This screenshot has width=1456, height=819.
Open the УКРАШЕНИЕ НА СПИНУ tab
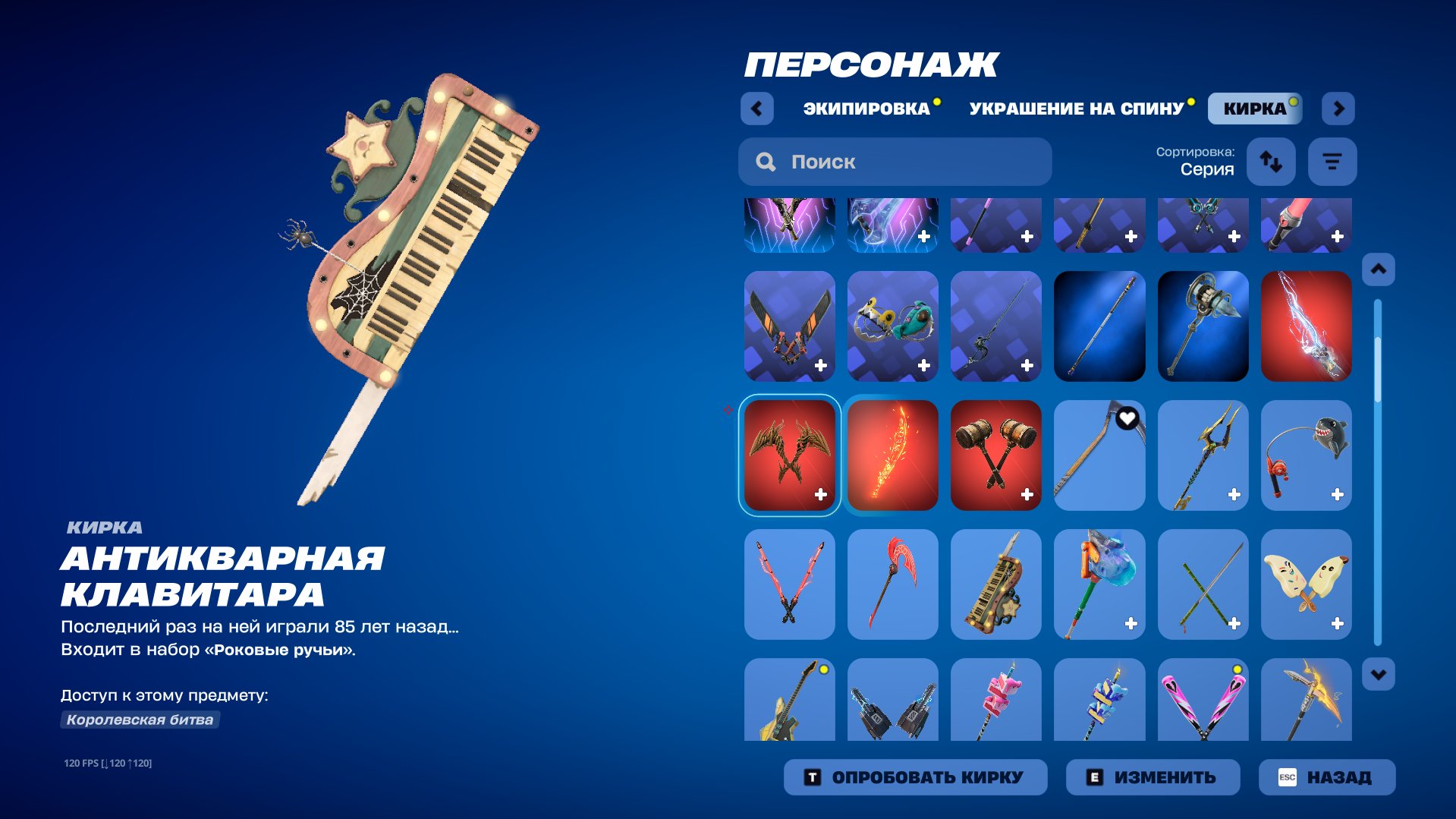click(1076, 108)
